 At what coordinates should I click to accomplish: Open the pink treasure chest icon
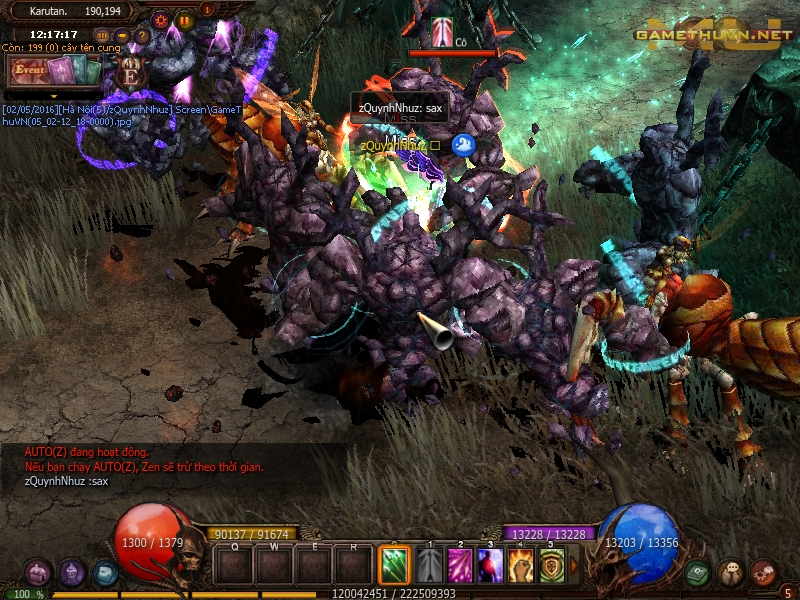37,573
